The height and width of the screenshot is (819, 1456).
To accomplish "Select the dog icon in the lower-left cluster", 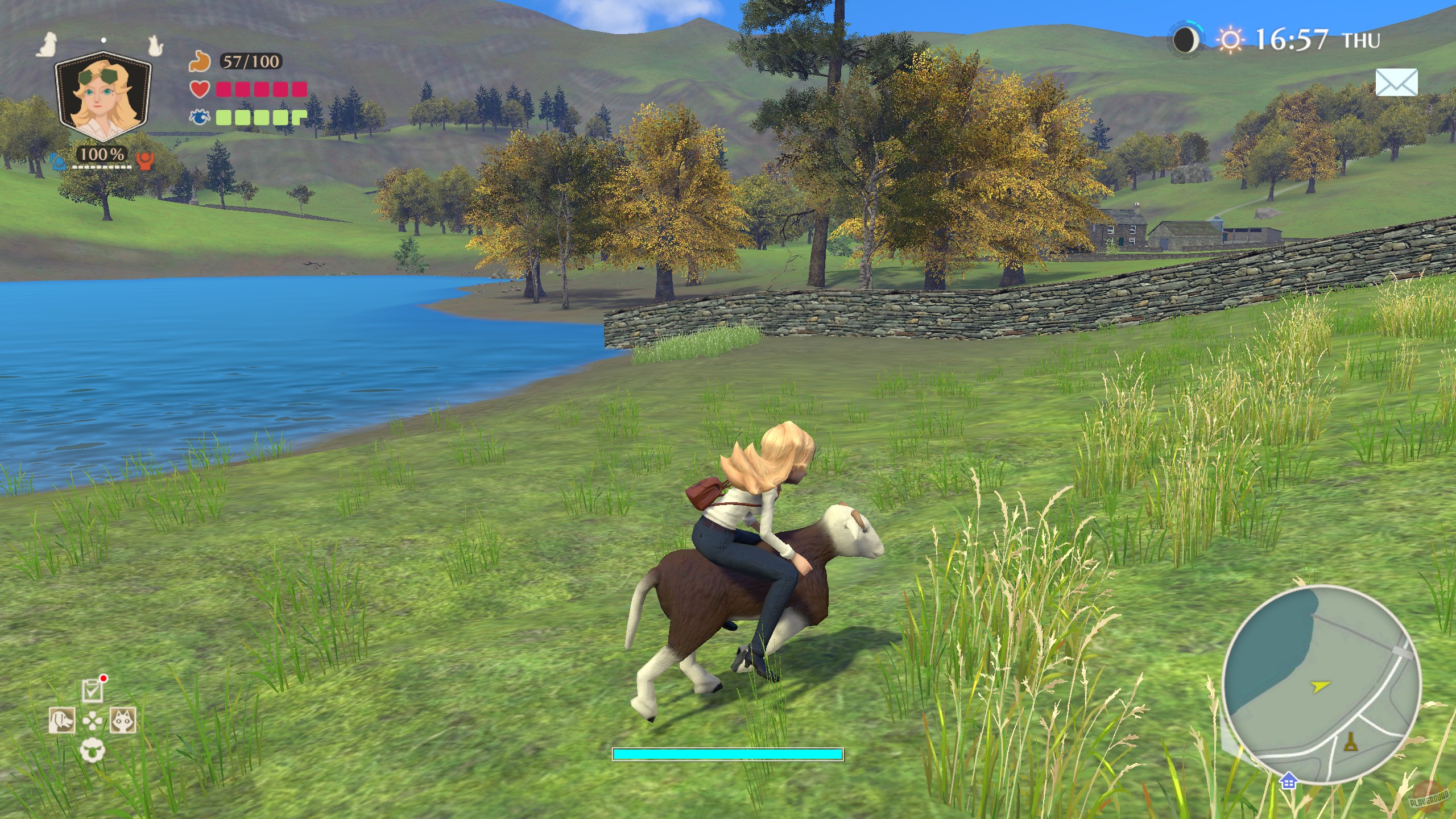I will click(62, 720).
